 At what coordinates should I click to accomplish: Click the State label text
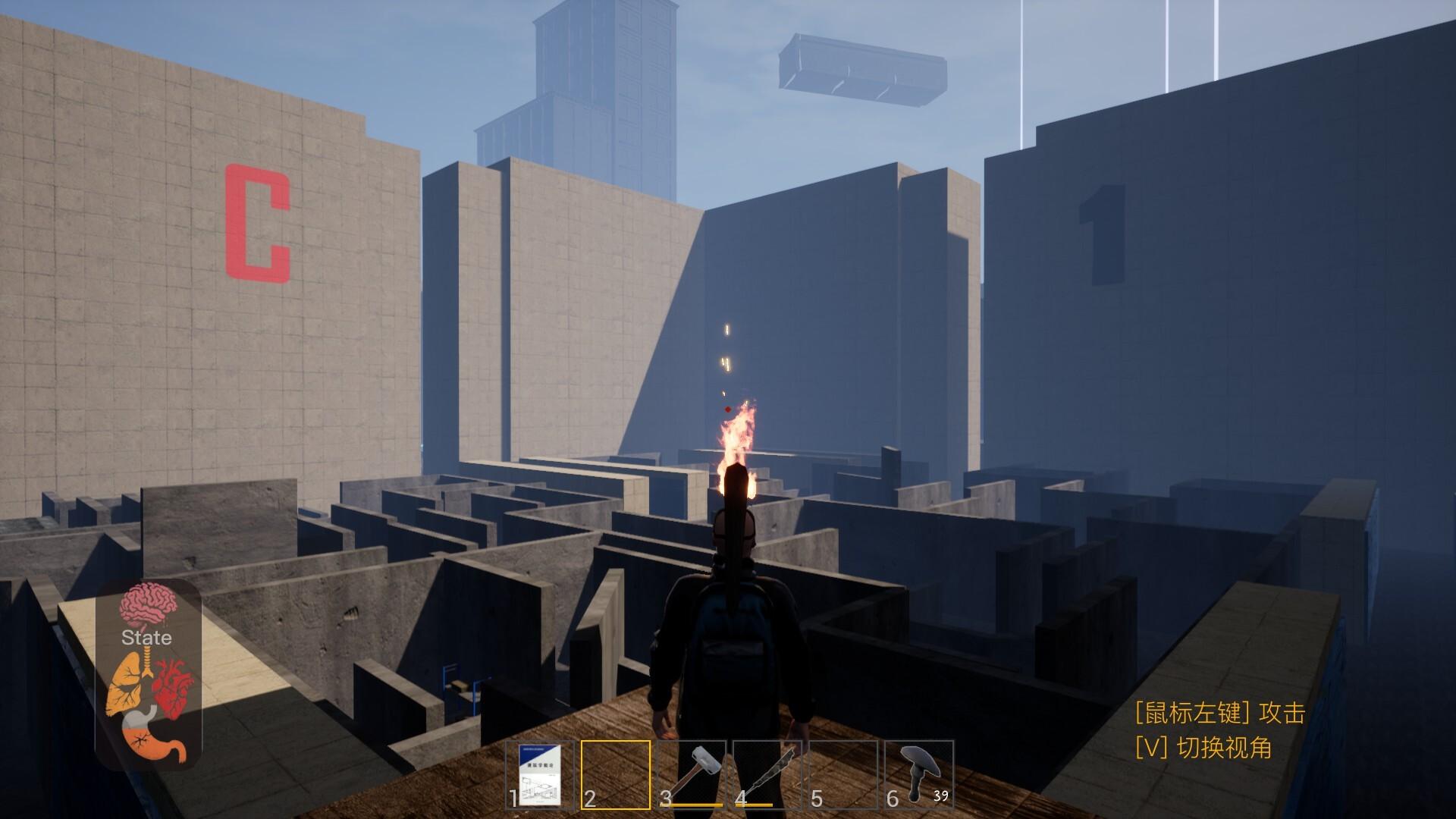146,638
